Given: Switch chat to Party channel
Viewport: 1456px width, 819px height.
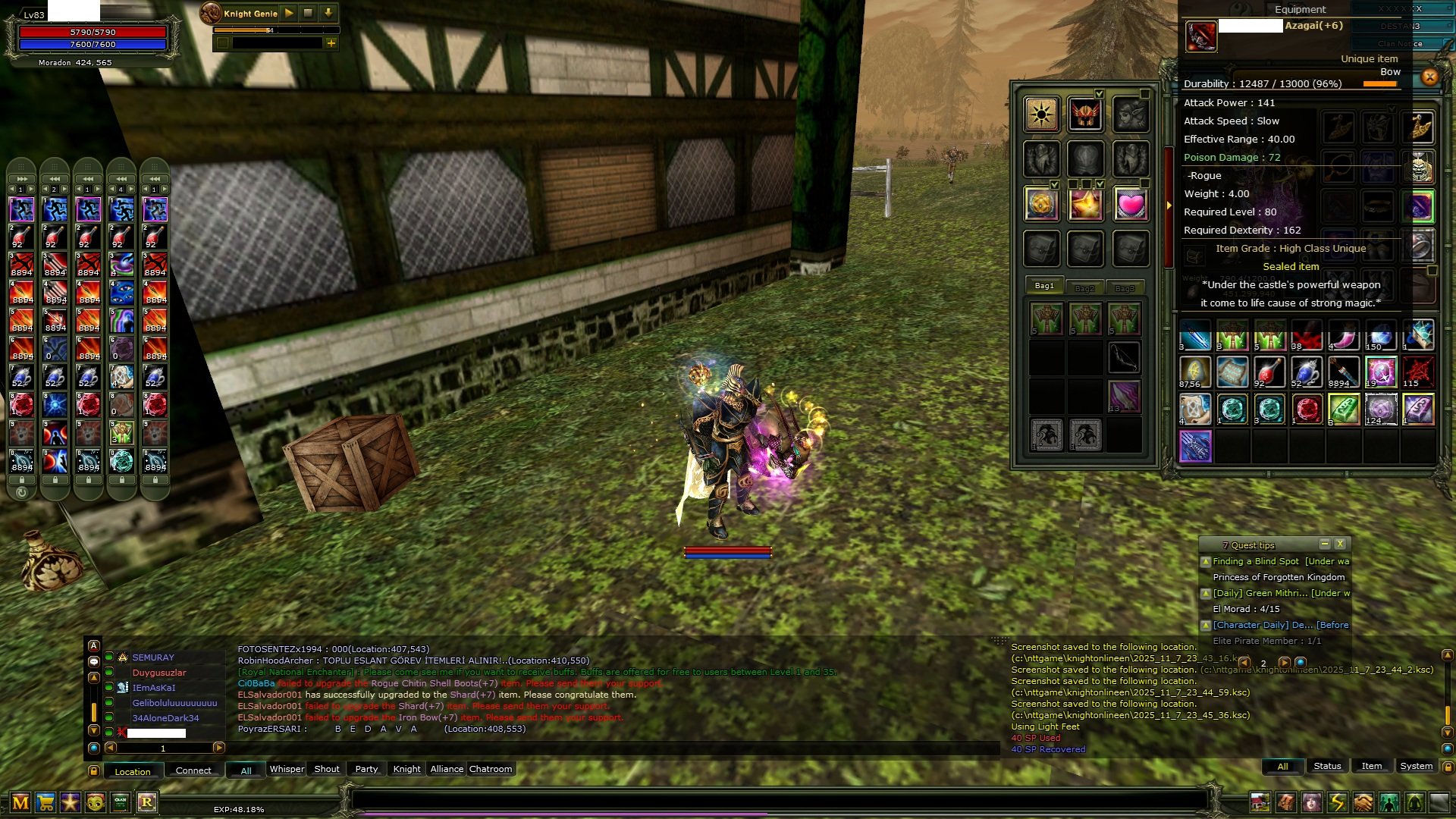Looking at the screenshot, I should pyautogui.click(x=366, y=769).
